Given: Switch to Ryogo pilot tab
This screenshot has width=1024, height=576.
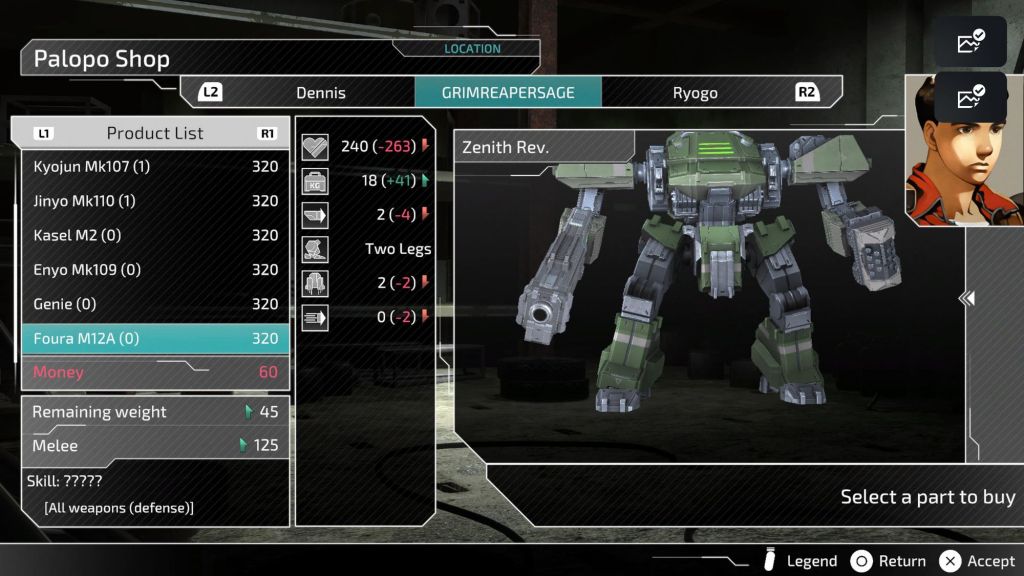Looking at the screenshot, I should [695, 93].
